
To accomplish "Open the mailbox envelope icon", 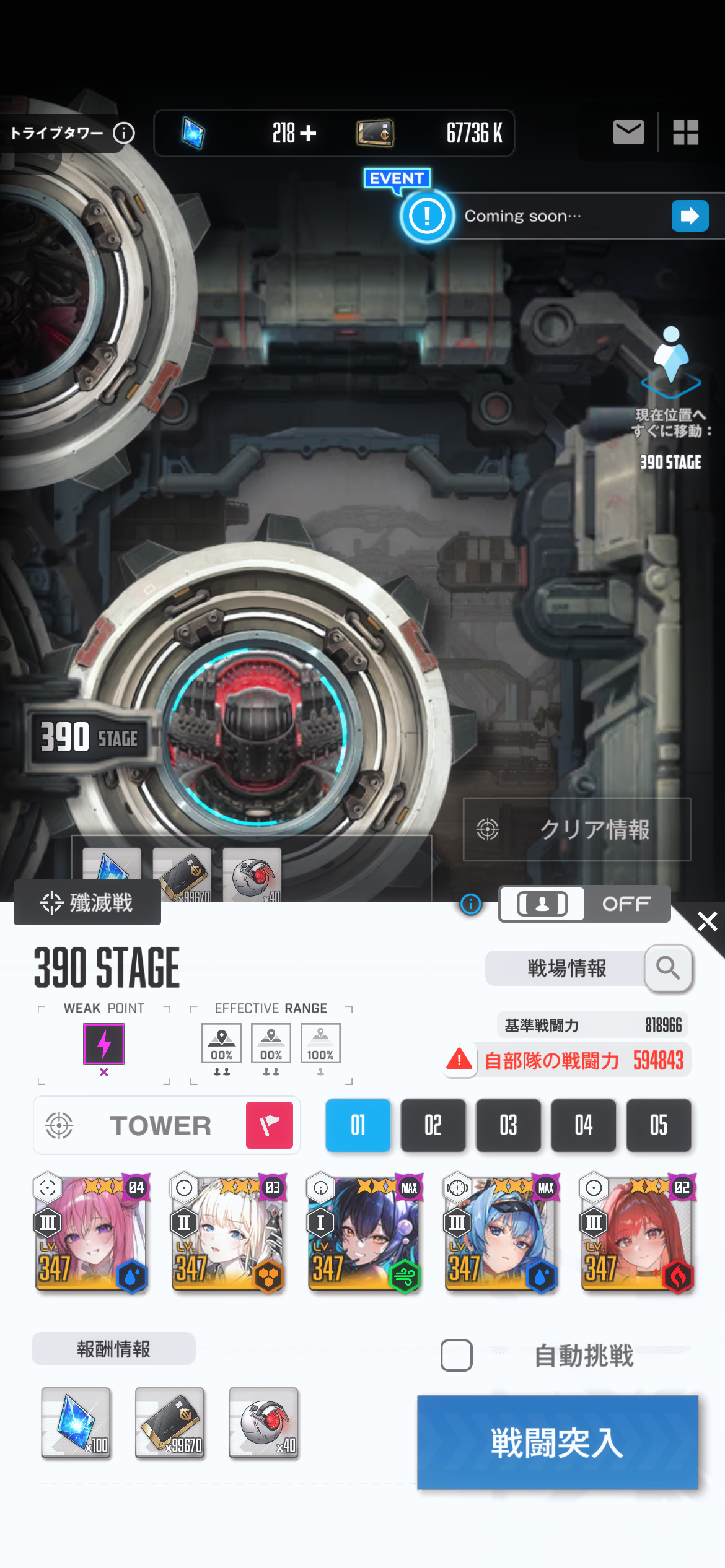I will click(x=628, y=132).
